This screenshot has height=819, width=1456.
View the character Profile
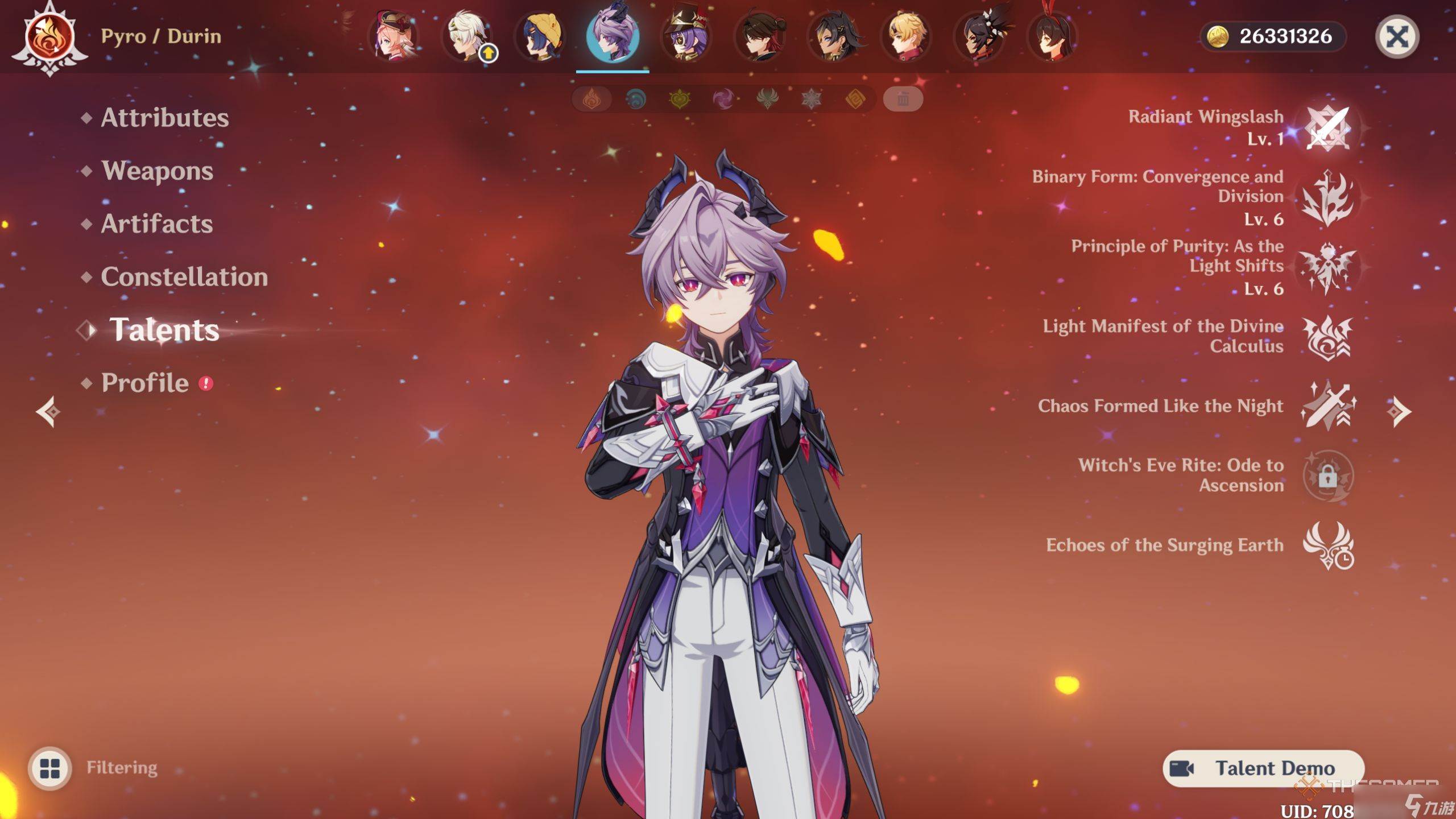pos(145,383)
